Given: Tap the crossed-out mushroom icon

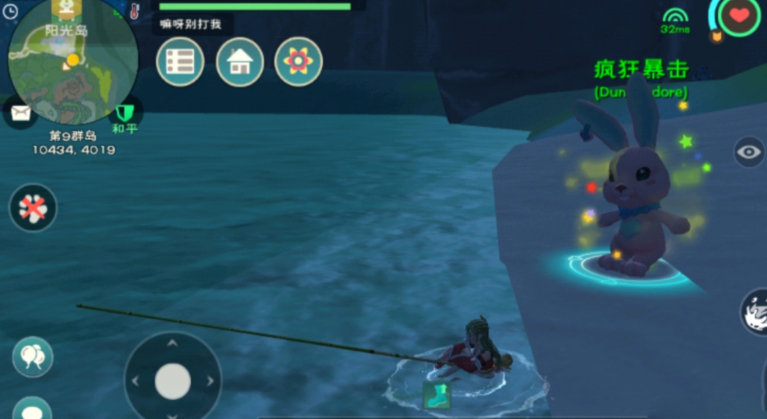Looking at the screenshot, I should click(33, 208).
